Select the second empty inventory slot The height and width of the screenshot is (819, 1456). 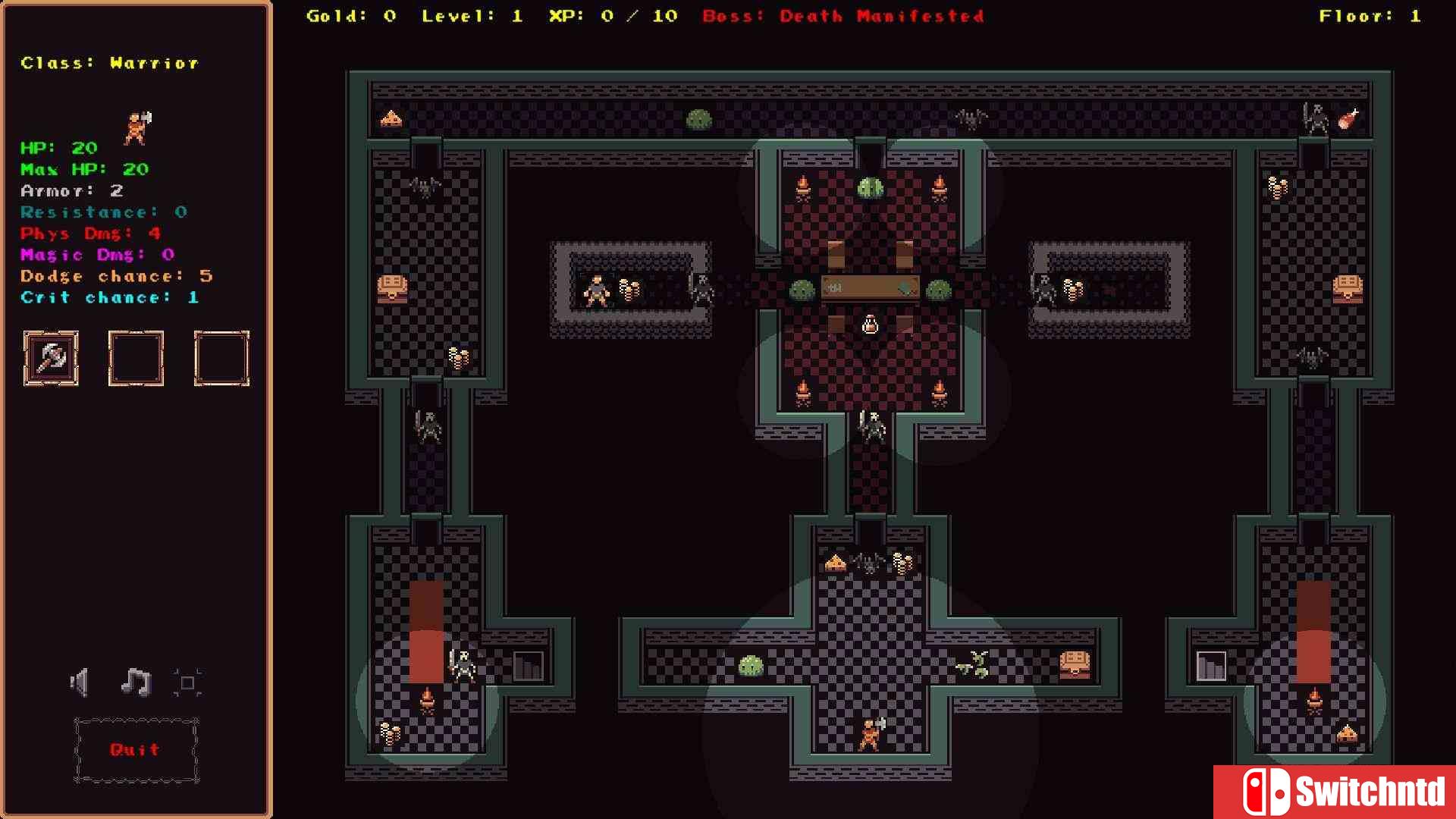pos(136,358)
